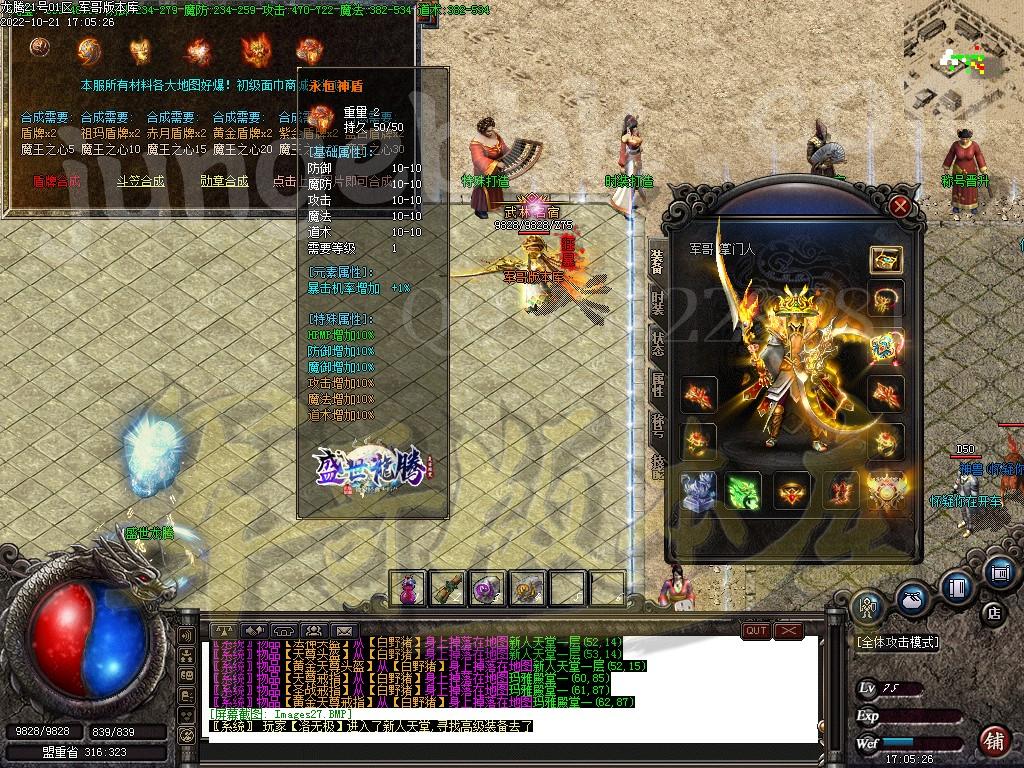Choose the 斗笠合成 hat crafting link
This screenshot has height=768, width=1024.
[140, 181]
